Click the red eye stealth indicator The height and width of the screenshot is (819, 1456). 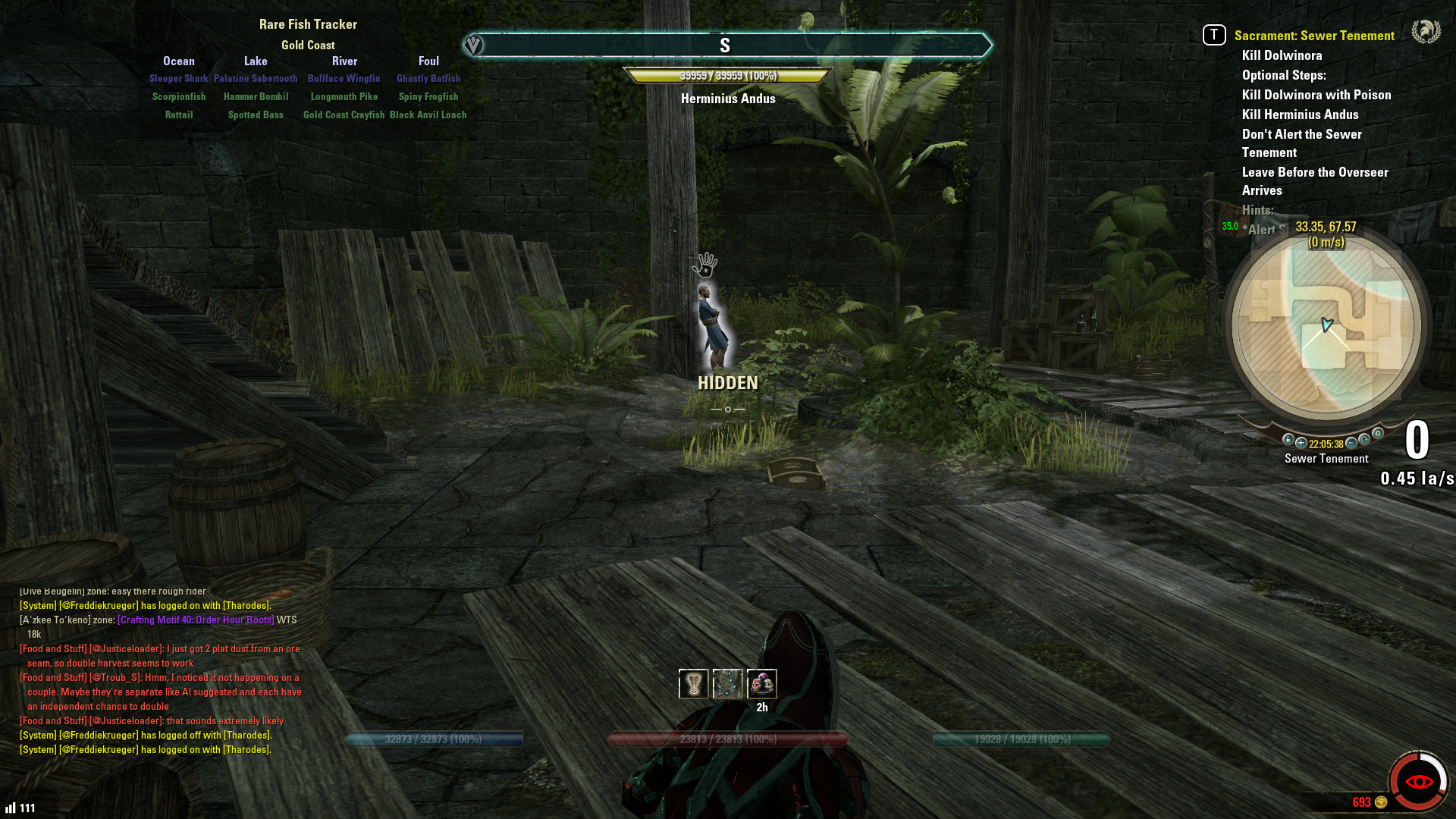click(x=1418, y=781)
